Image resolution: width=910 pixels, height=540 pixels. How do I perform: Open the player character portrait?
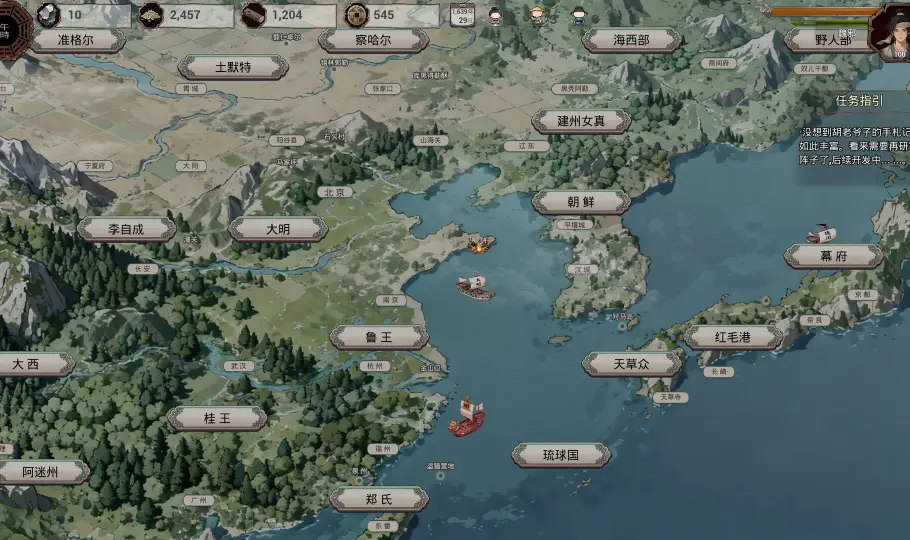tap(889, 32)
